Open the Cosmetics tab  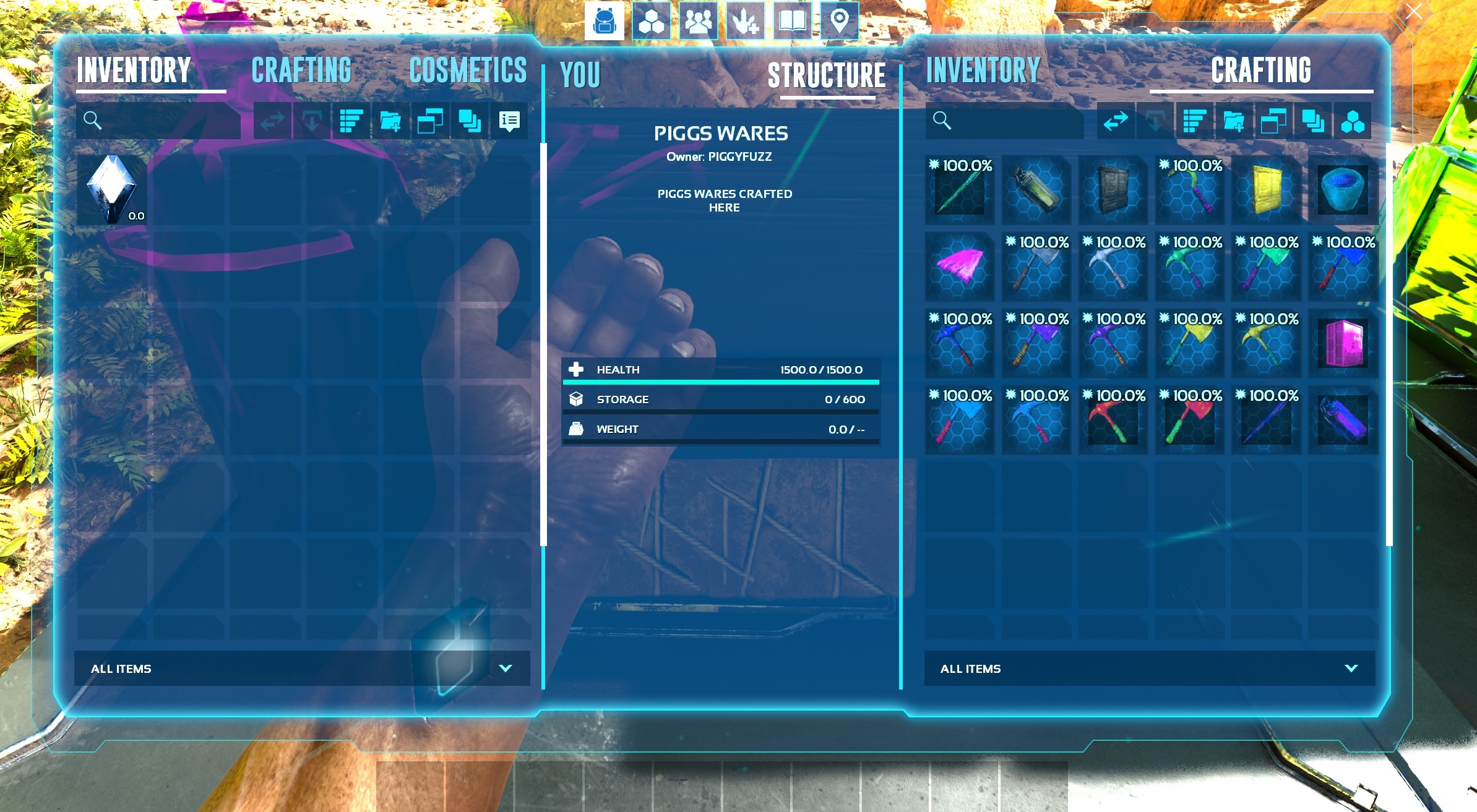pos(468,71)
